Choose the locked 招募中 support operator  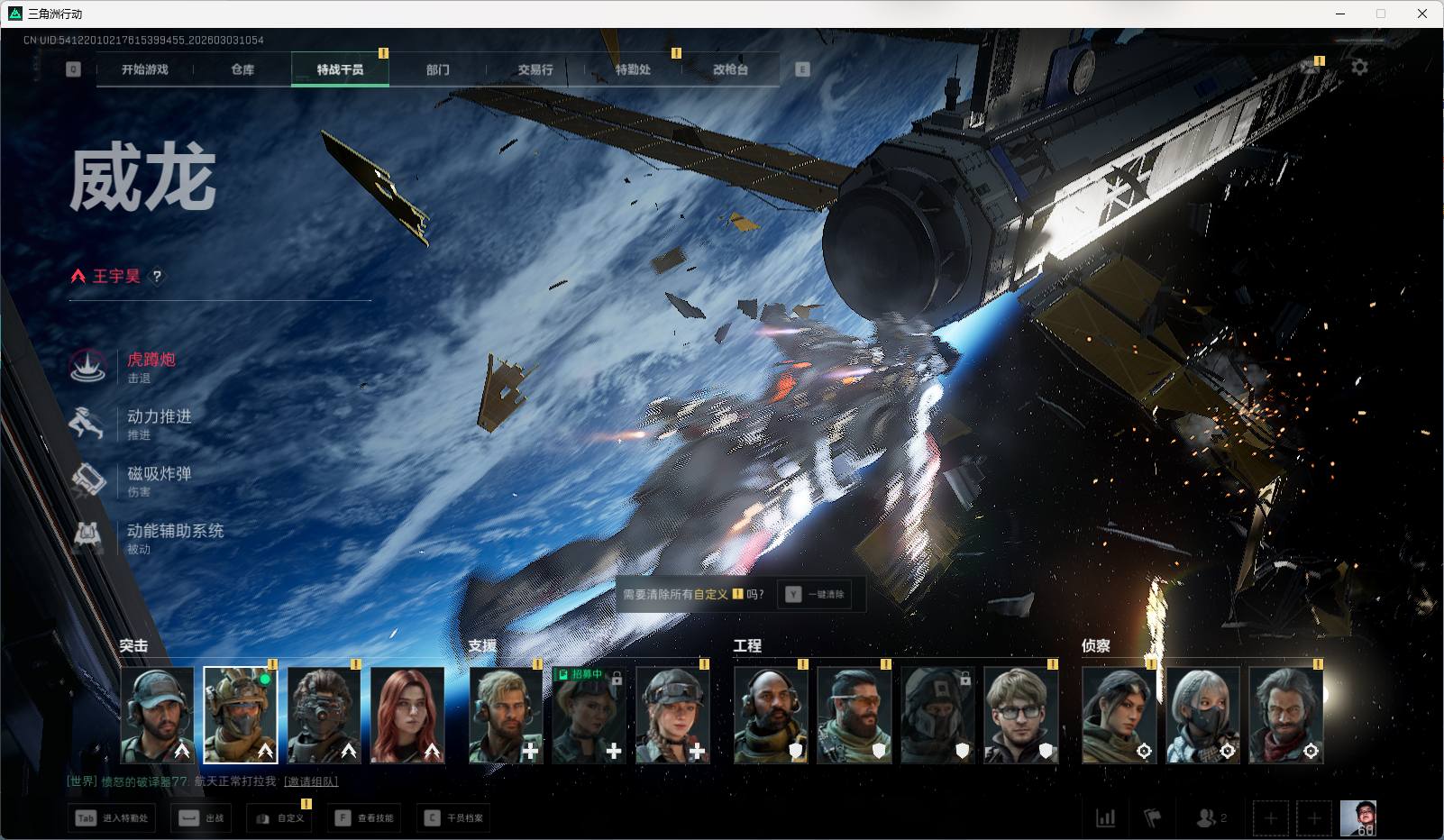(x=589, y=715)
